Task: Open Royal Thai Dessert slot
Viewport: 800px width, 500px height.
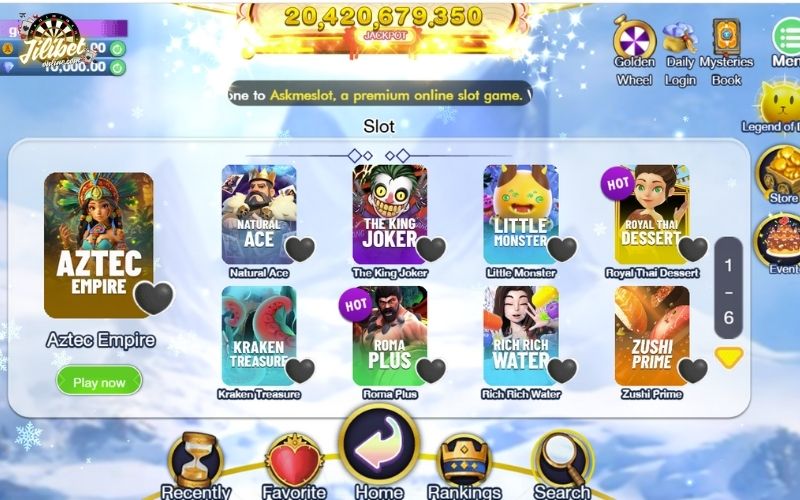Action: [x=651, y=214]
